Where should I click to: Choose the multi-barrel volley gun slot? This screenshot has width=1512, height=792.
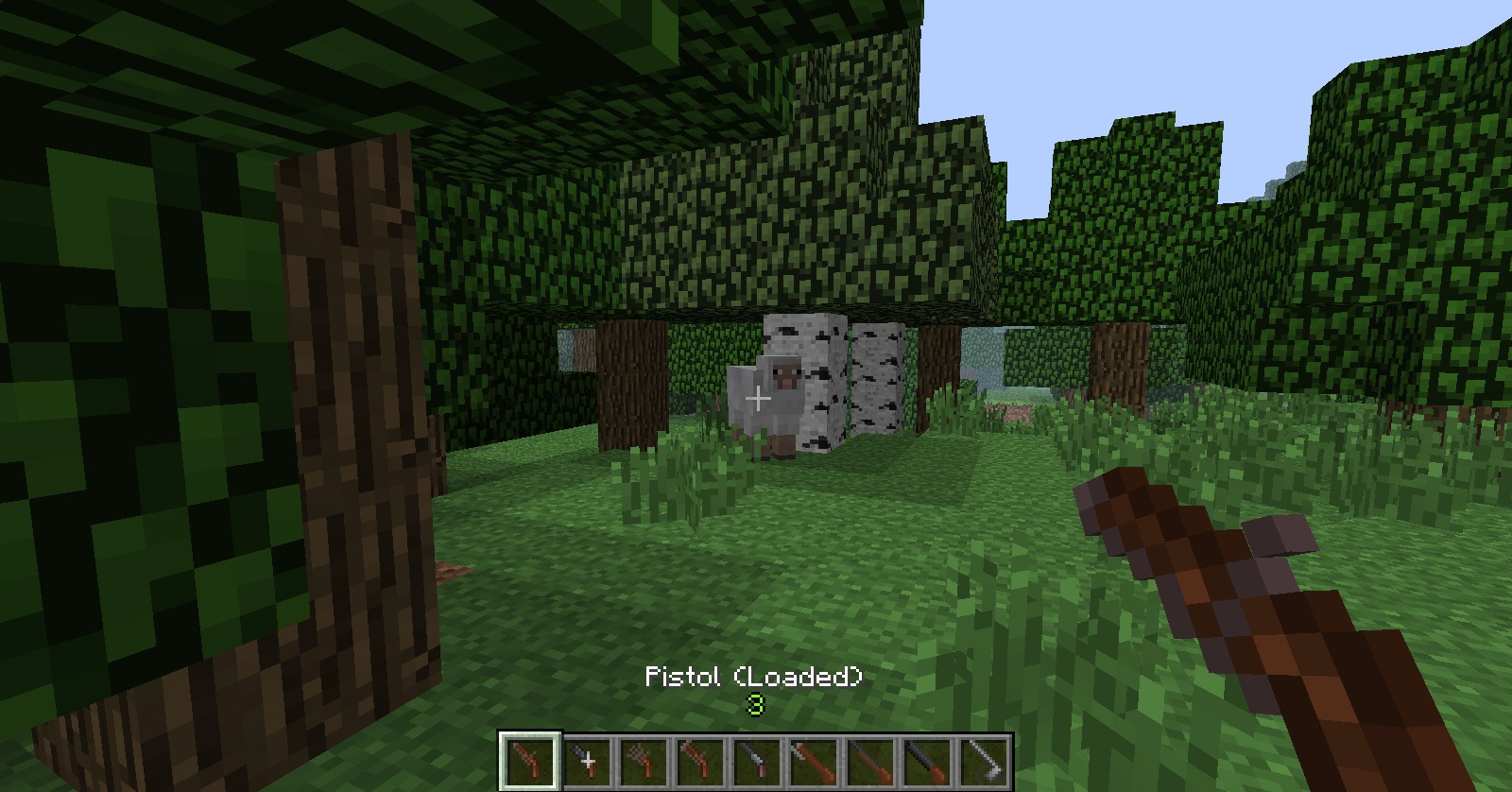644,761
